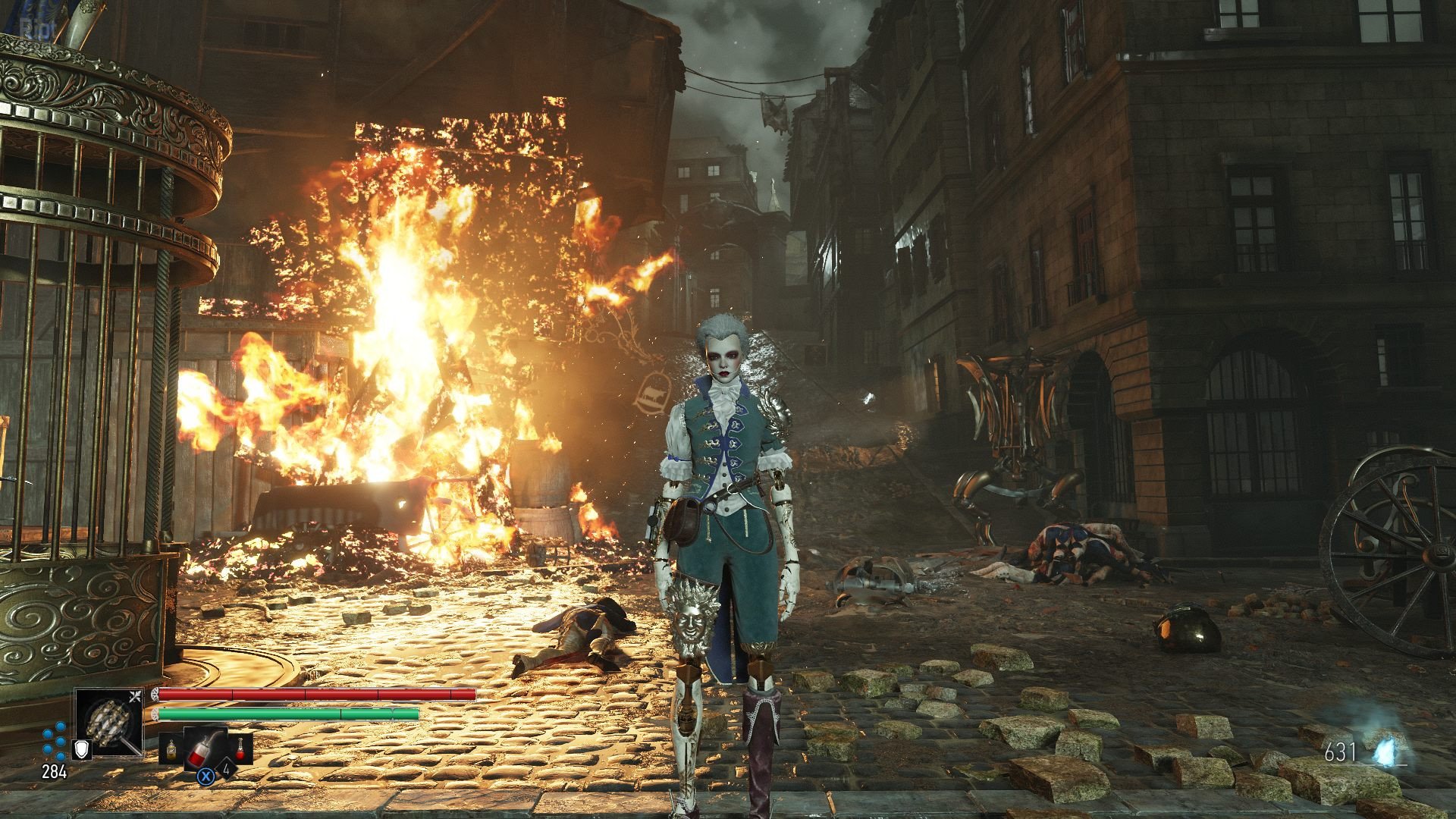Select the equipped mace weapon slot
This screenshot has height=819, width=1456.
coord(108,721)
